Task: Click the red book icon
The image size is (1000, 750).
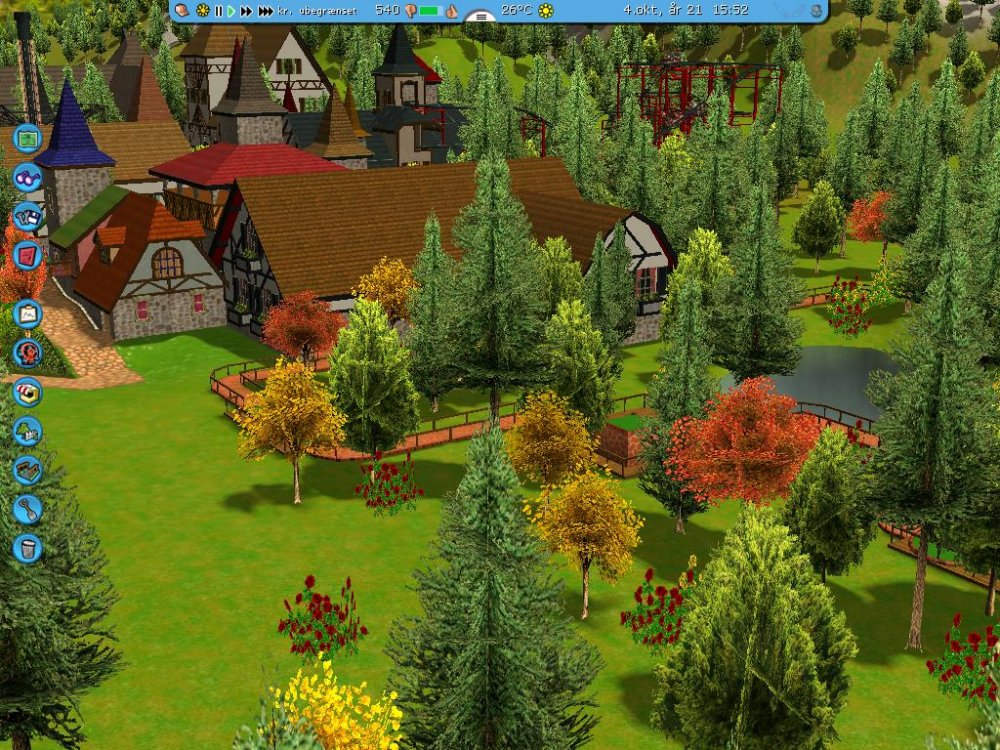Action: point(28,254)
